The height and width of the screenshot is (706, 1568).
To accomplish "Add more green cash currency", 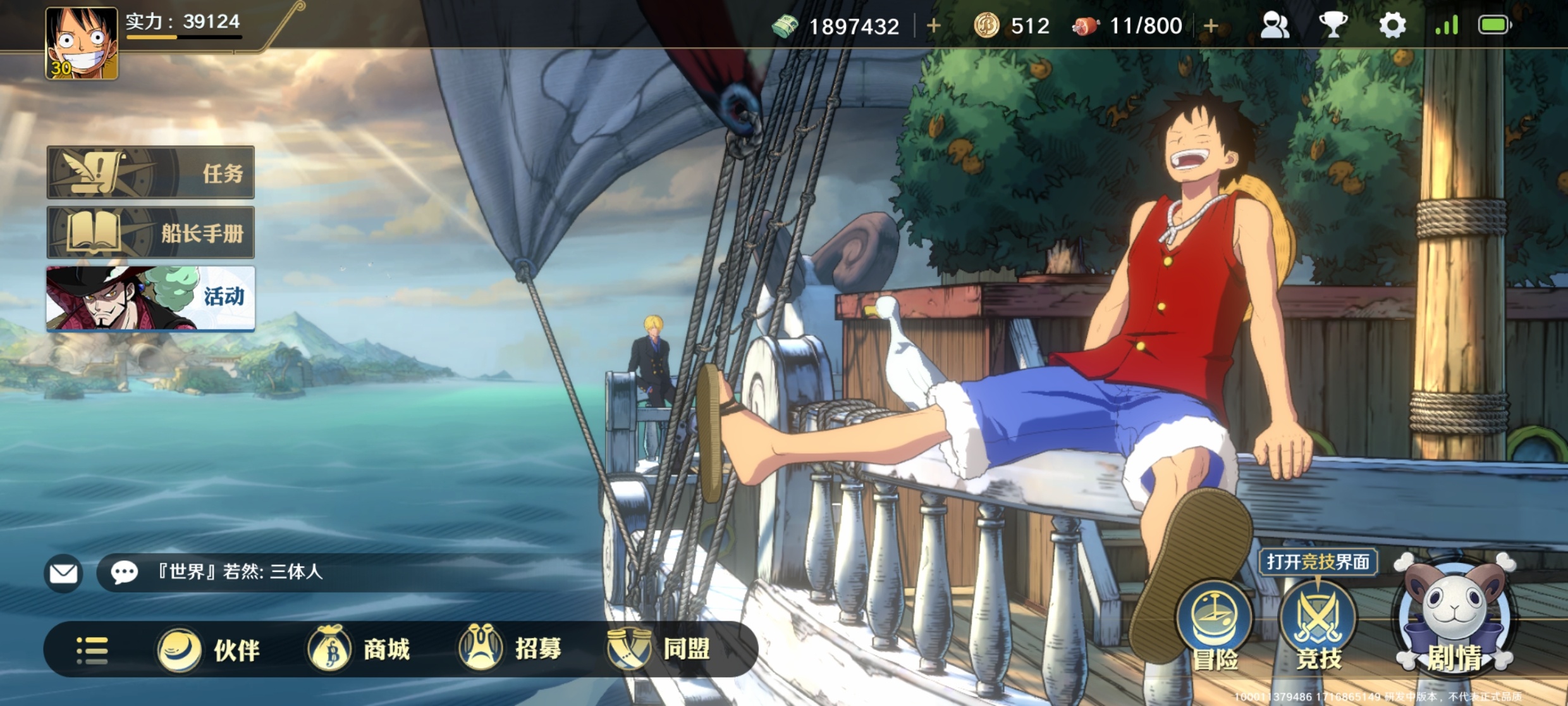I will [x=933, y=26].
